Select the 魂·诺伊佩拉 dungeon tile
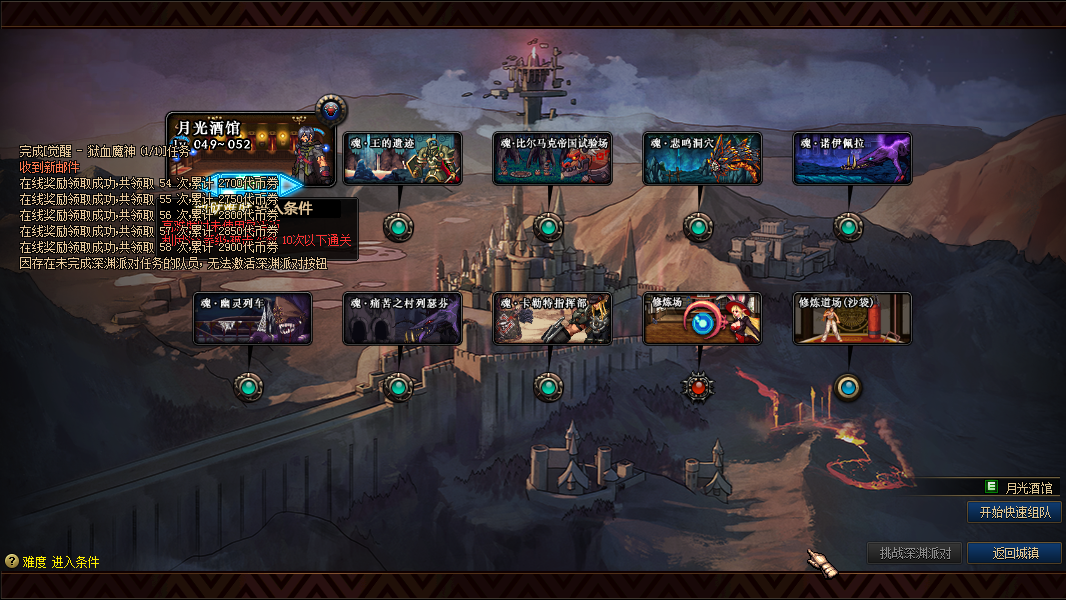 (852, 159)
